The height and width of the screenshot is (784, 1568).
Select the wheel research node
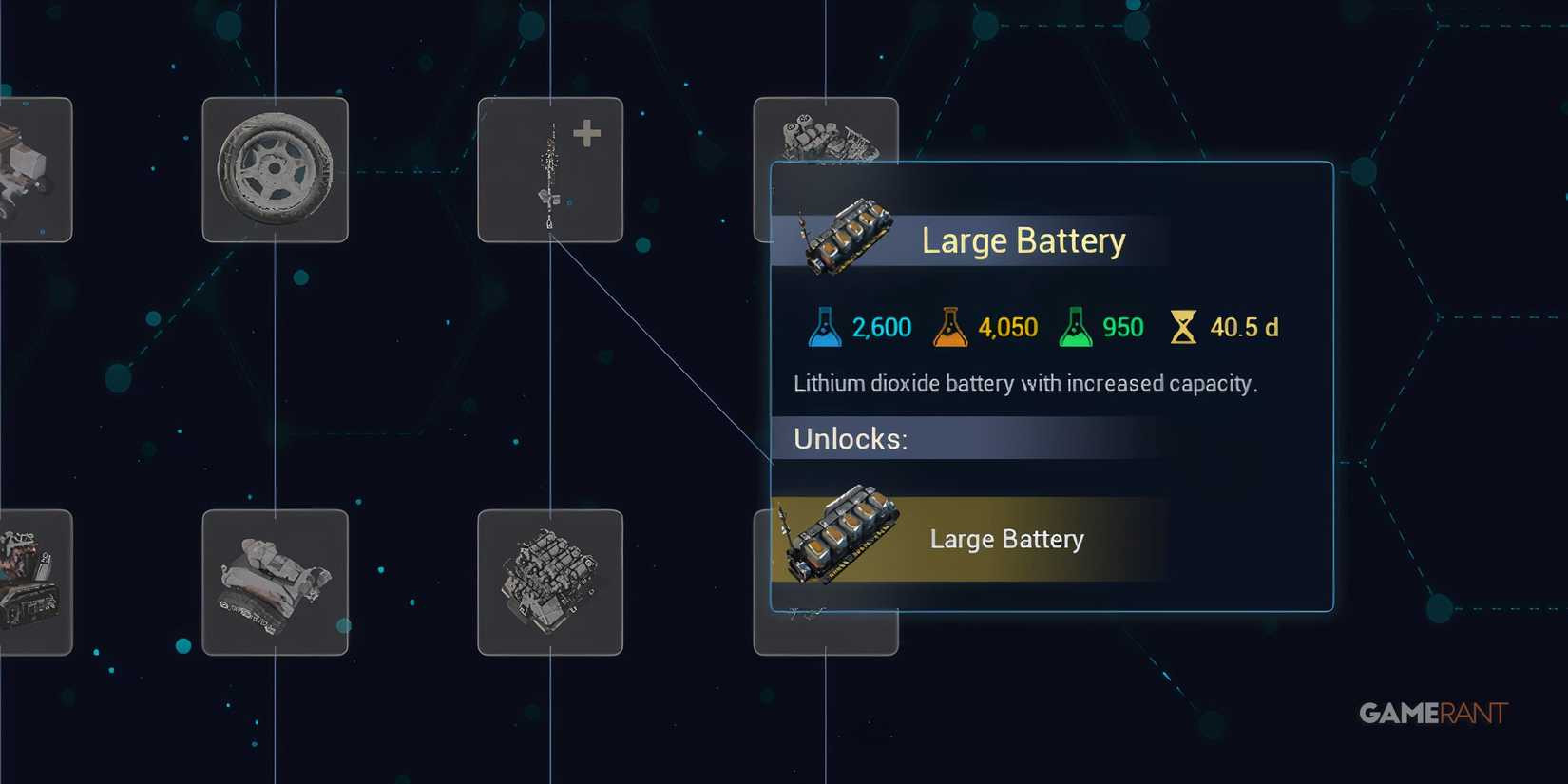(275, 171)
